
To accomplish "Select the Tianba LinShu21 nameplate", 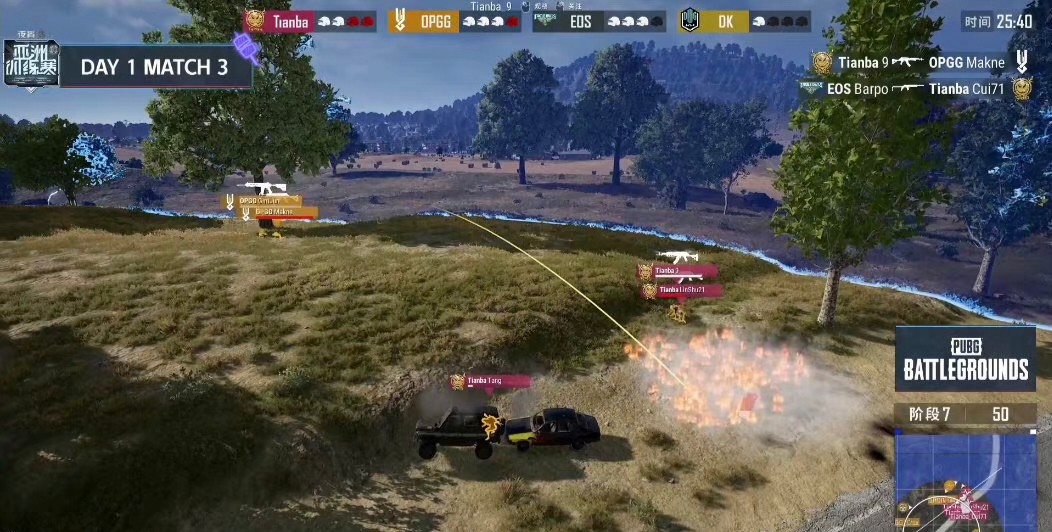I will click(x=681, y=290).
